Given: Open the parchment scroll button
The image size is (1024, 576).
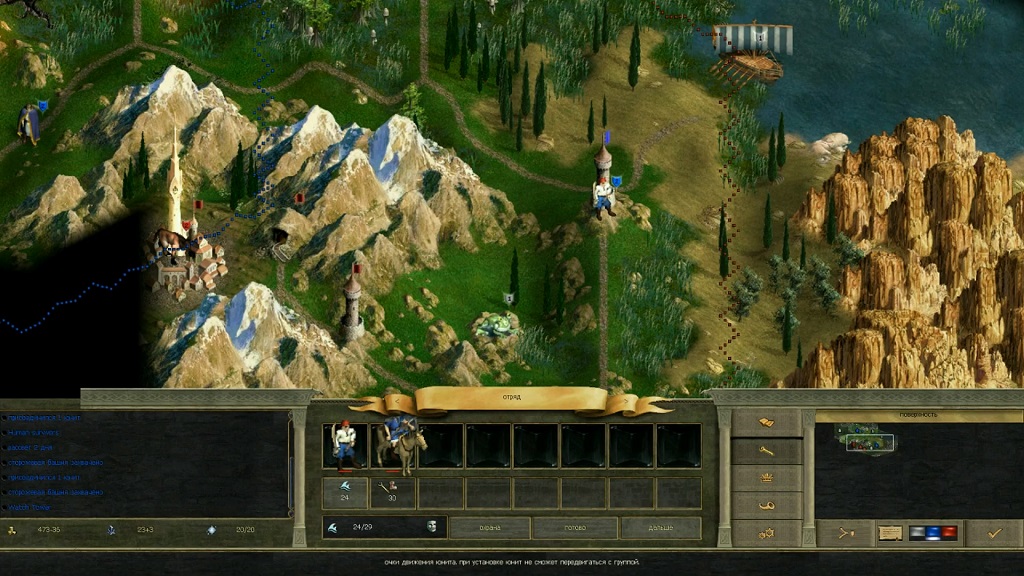Looking at the screenshot, I should [889, 533].
